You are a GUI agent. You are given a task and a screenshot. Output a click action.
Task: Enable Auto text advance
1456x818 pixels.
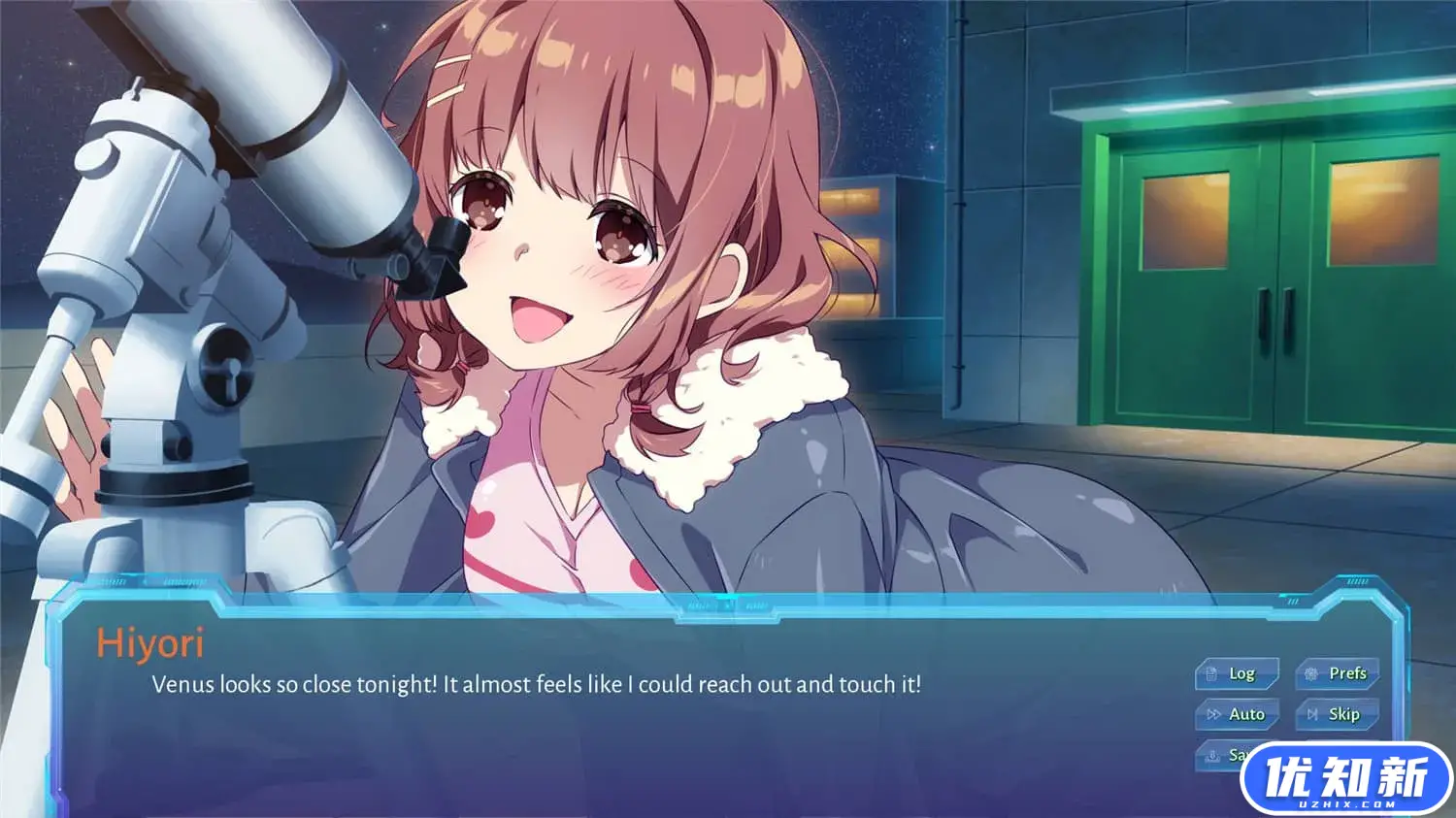[x=1236, y=714]
